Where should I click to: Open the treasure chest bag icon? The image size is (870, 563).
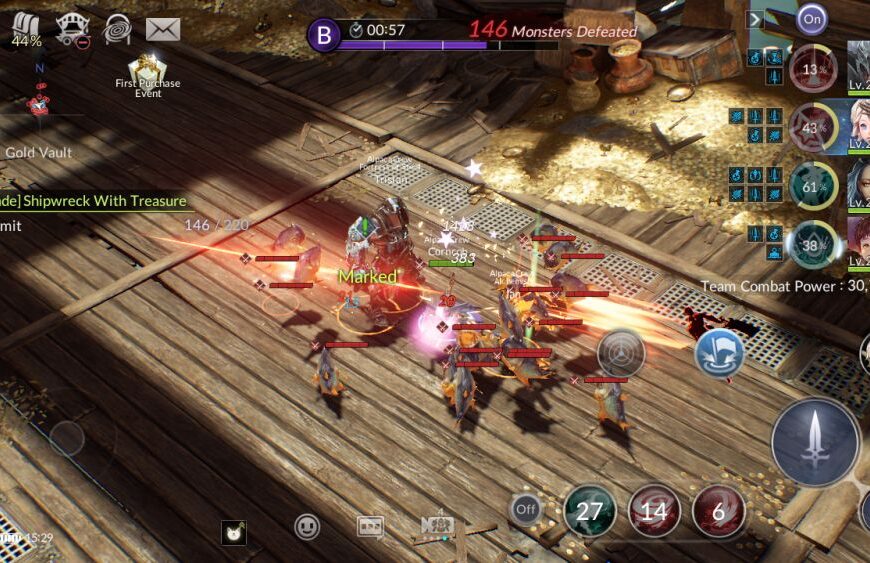coord(26,29)
